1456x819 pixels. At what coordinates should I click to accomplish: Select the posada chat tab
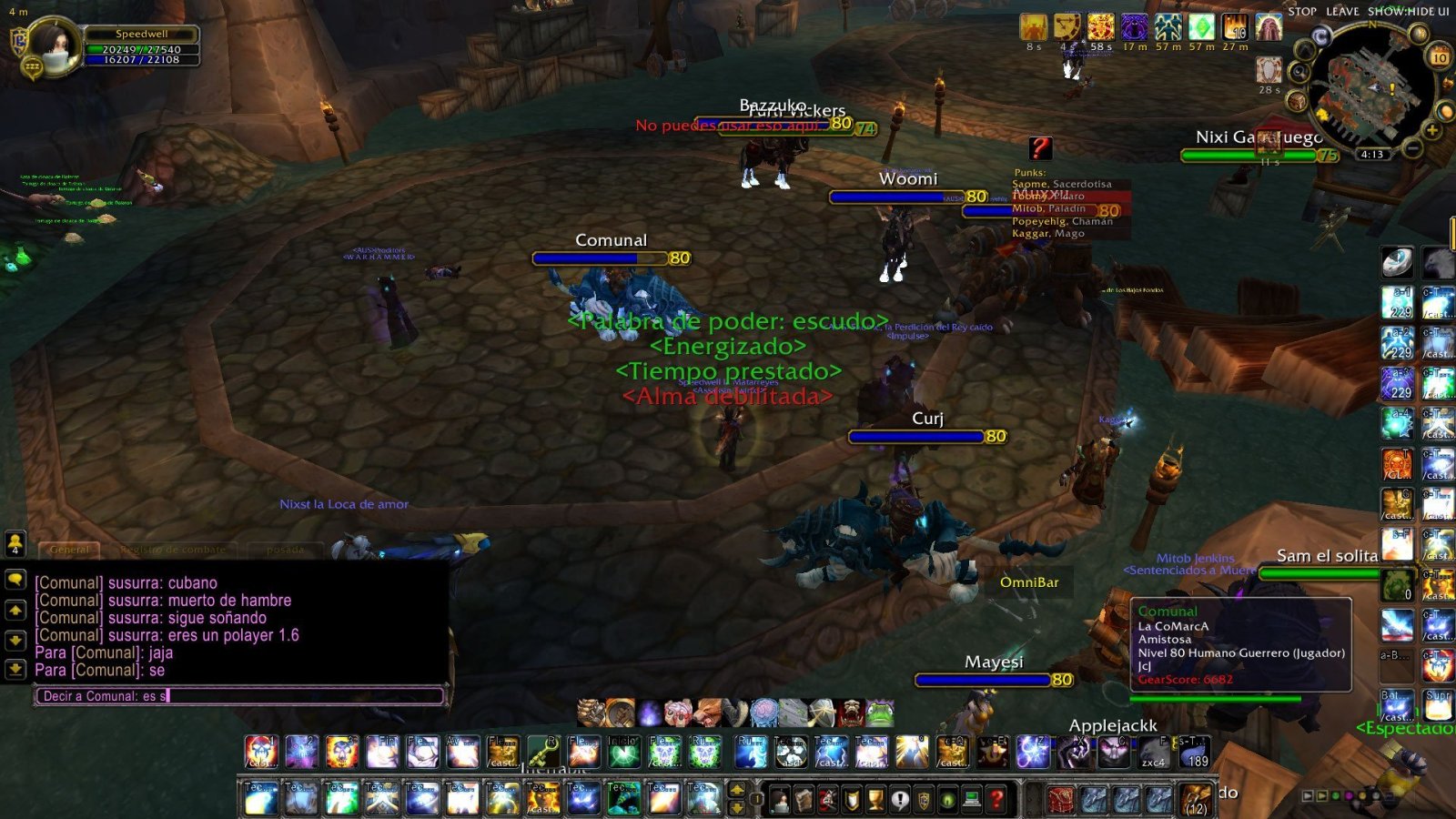tap(285, 550)
